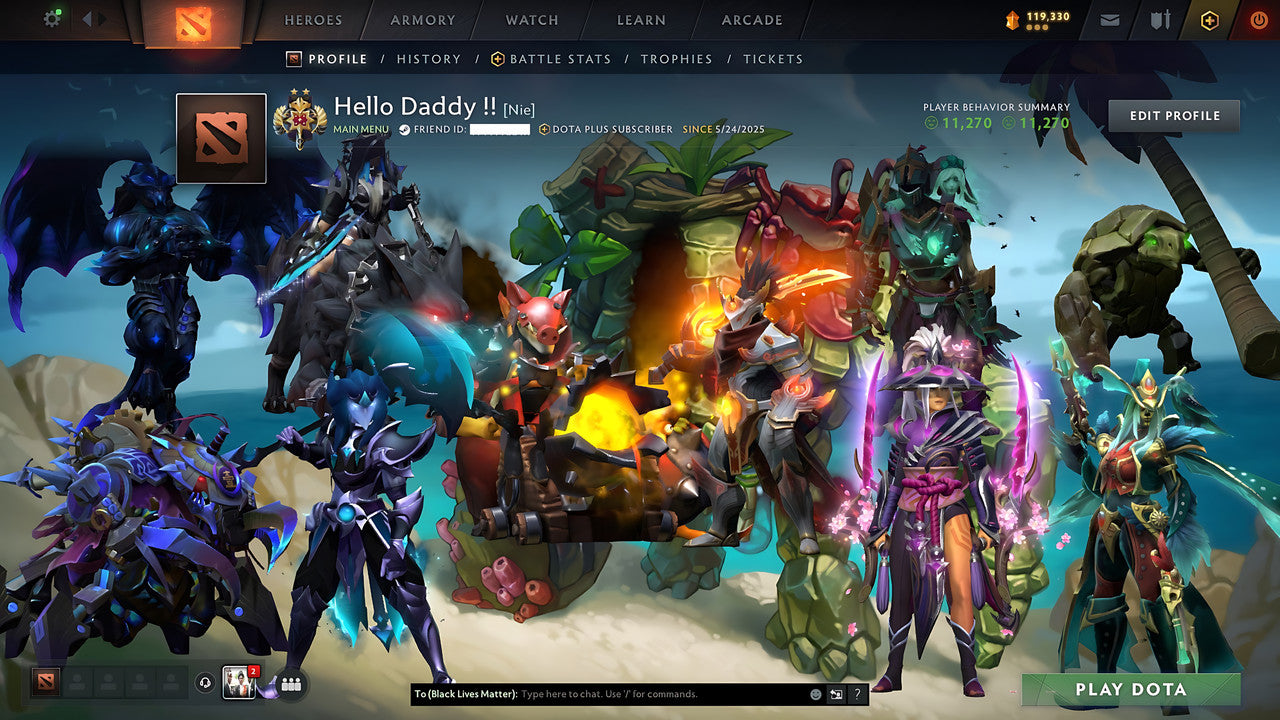Click the Edit Profile button

(1173, 115)
